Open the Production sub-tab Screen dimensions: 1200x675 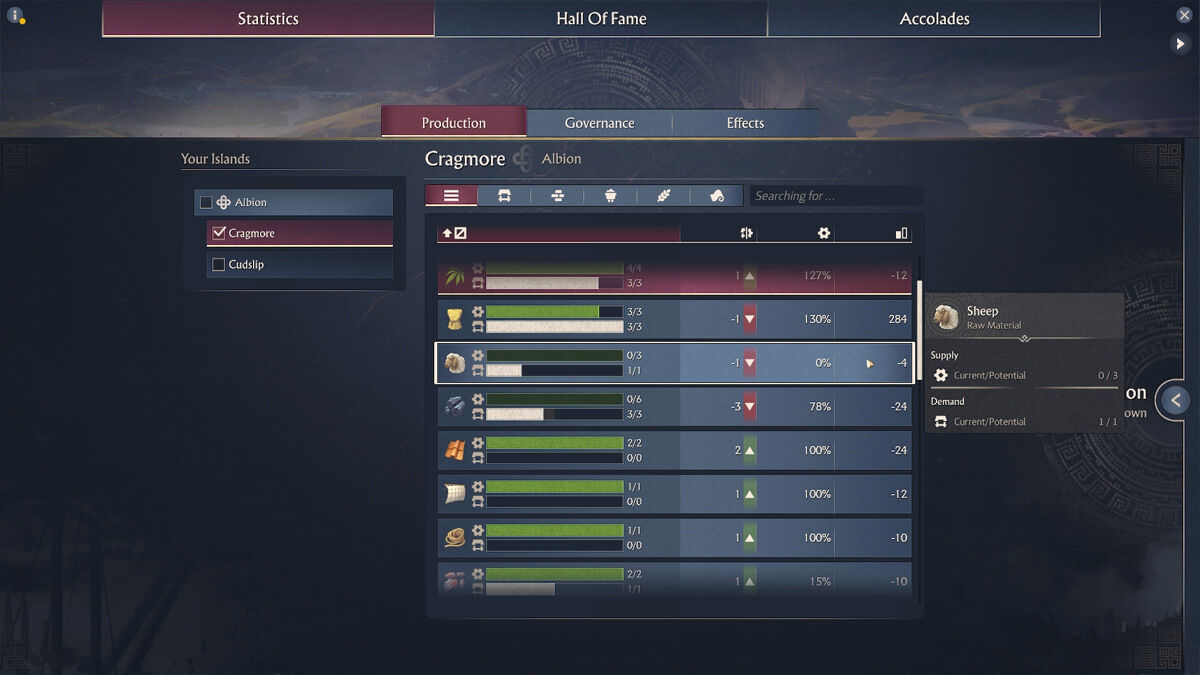(453, 123)
